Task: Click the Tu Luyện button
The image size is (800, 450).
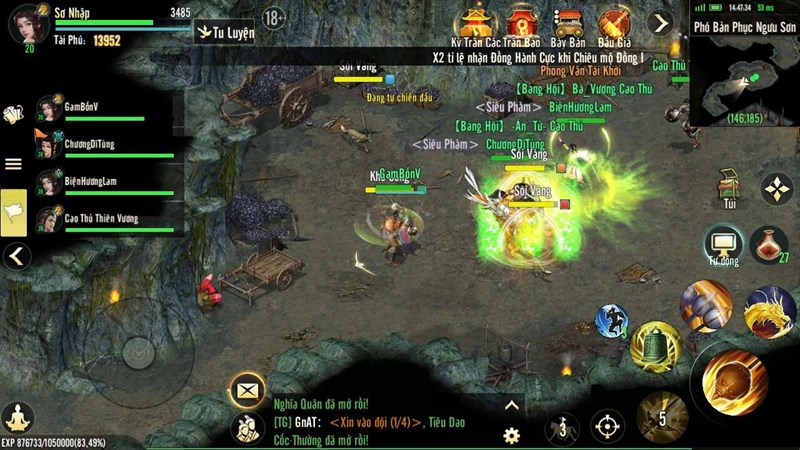Action: pyautogui.click(x=226, y=32)
